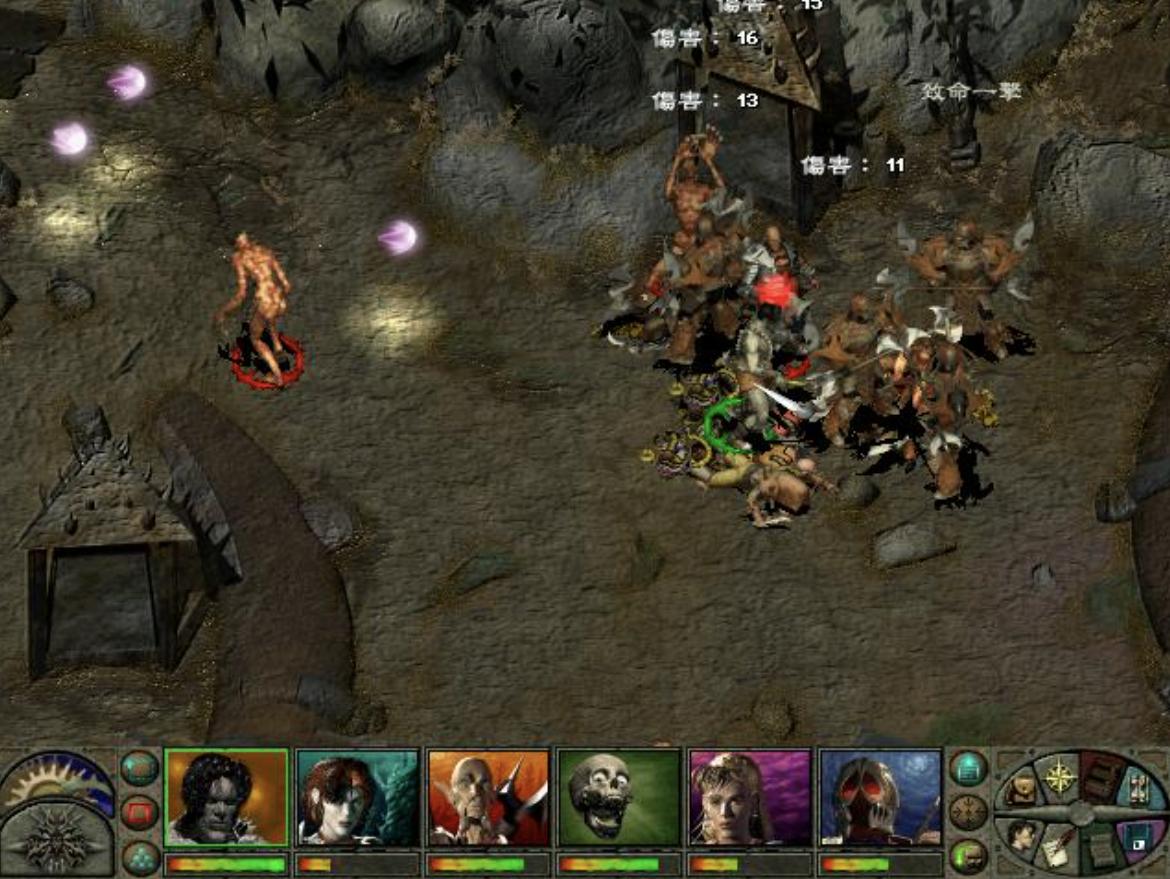
Task: Click the round button with teal dot triangle
Action: 139,856
